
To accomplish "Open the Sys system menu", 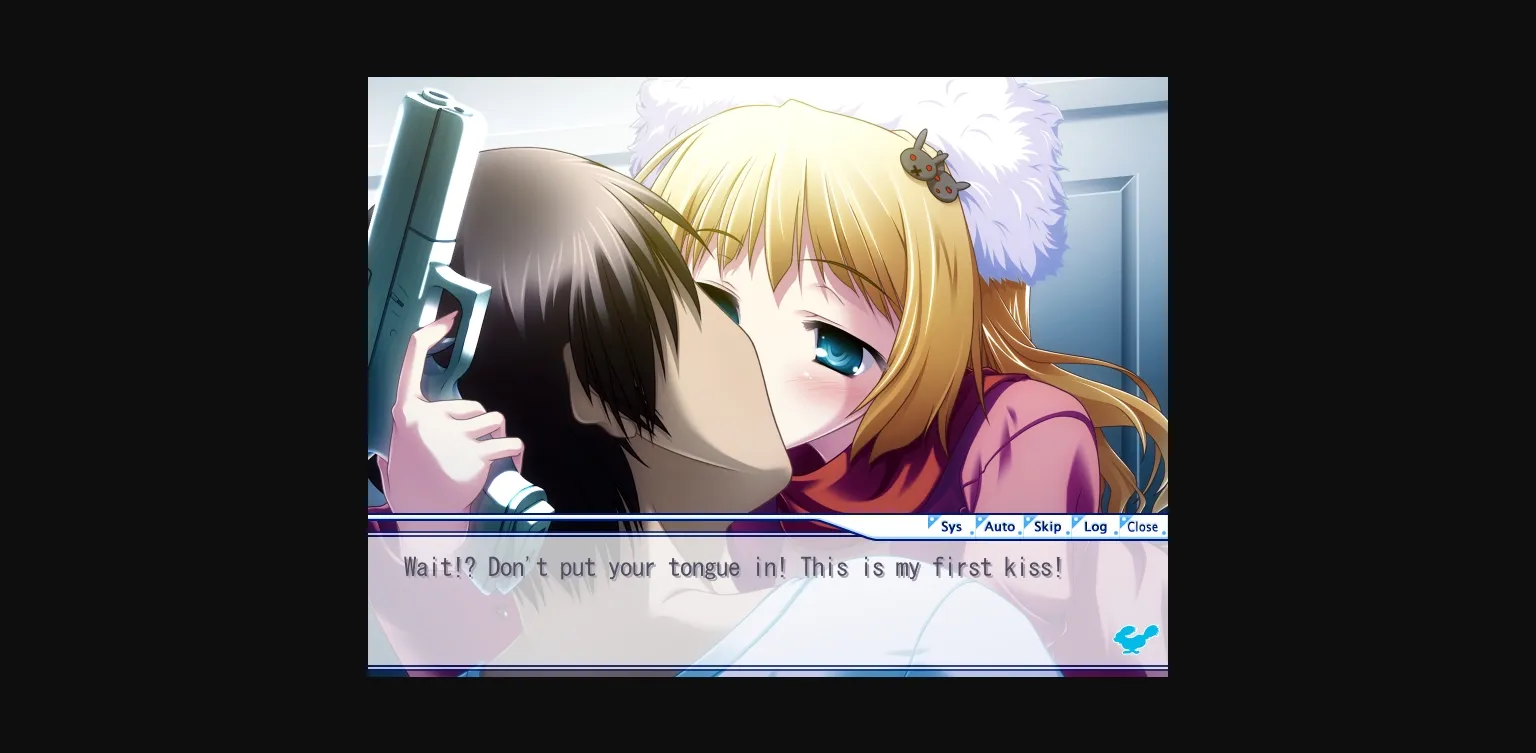I will coord(952,526).
